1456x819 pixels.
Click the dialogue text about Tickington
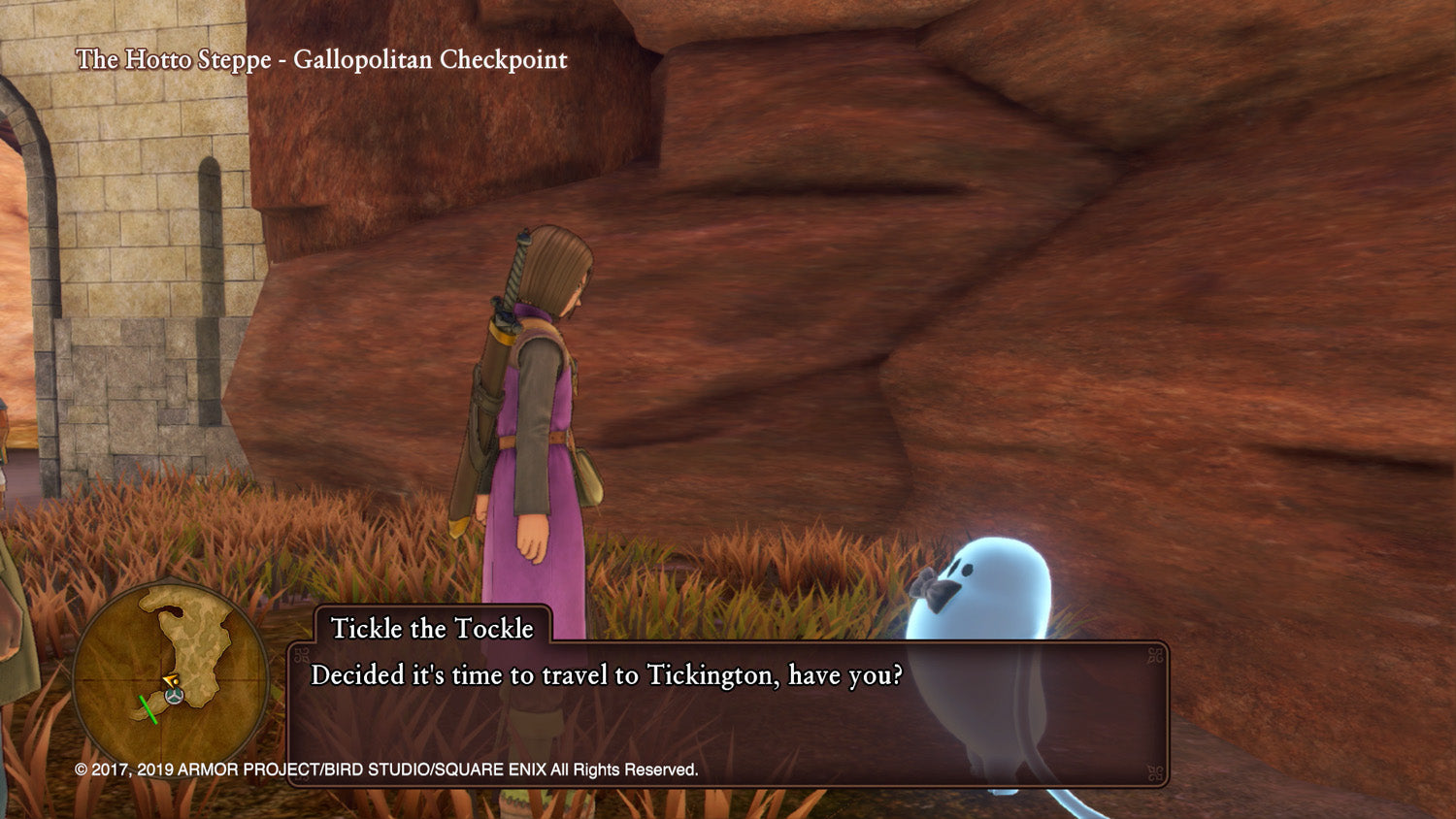(607, 676)
